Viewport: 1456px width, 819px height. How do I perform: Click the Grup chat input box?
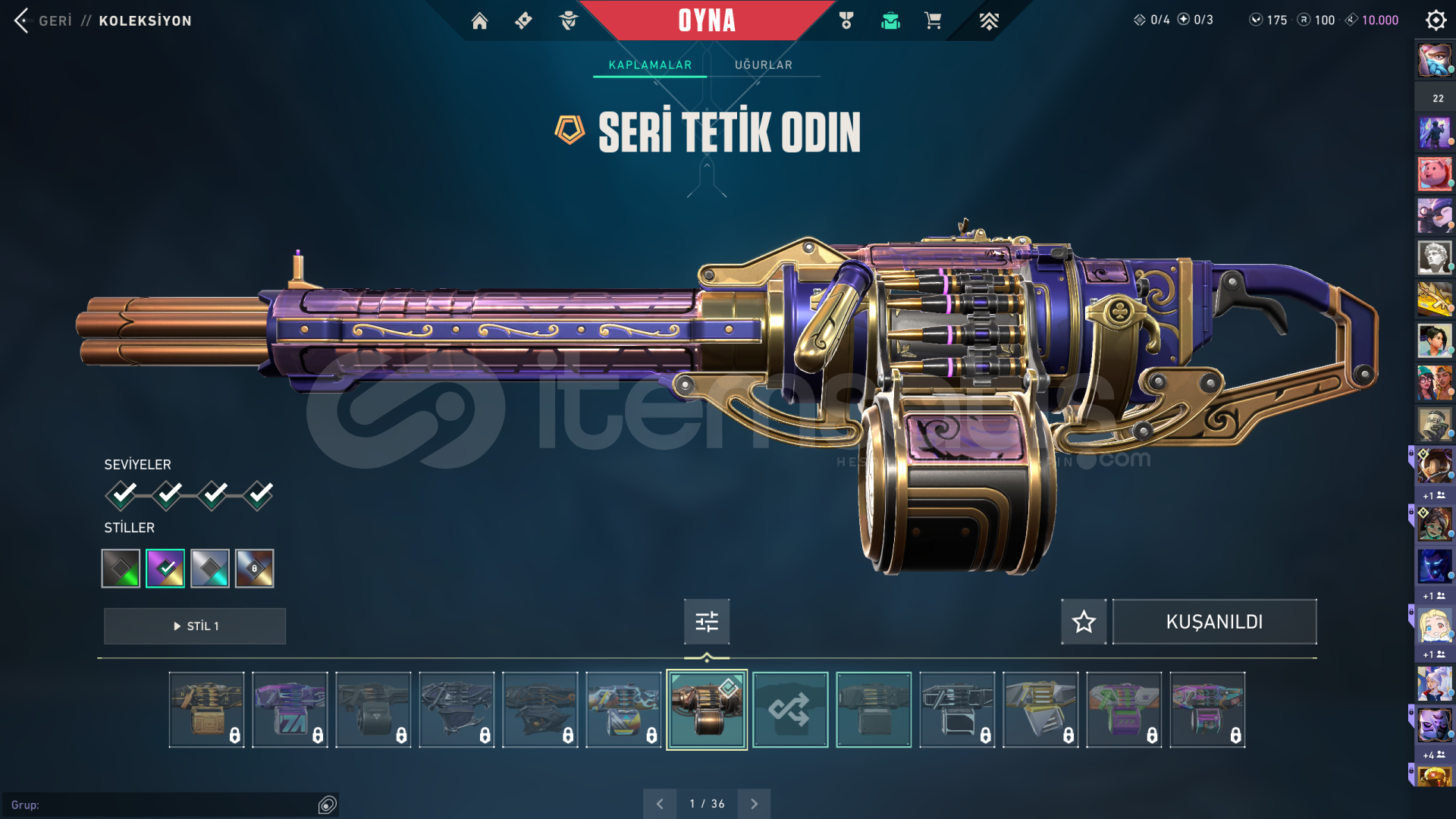click(x=163, y=805)
